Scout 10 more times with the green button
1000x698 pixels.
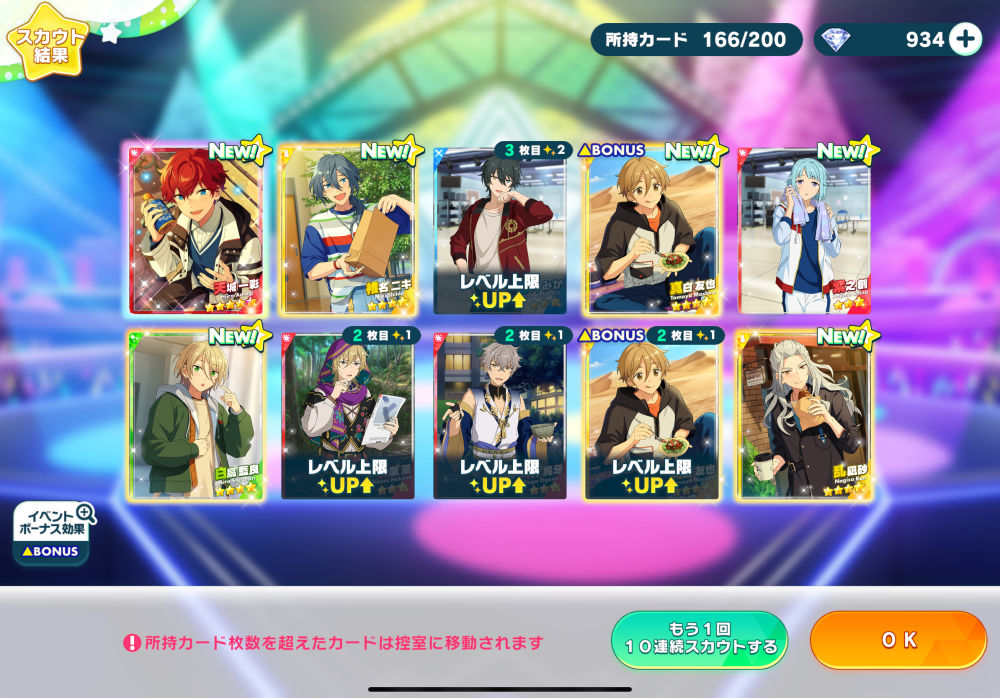pos(699,640)
